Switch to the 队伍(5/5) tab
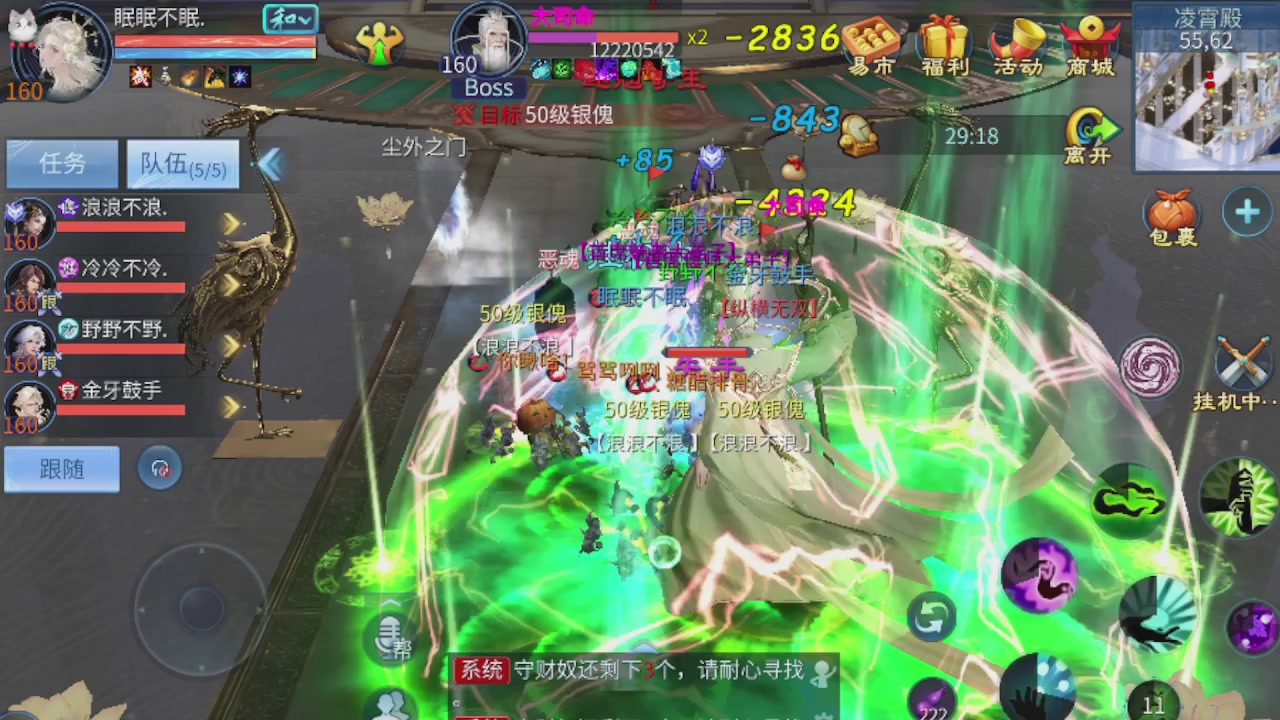Viewport: 1280px width, 720px height. [182, 163]
